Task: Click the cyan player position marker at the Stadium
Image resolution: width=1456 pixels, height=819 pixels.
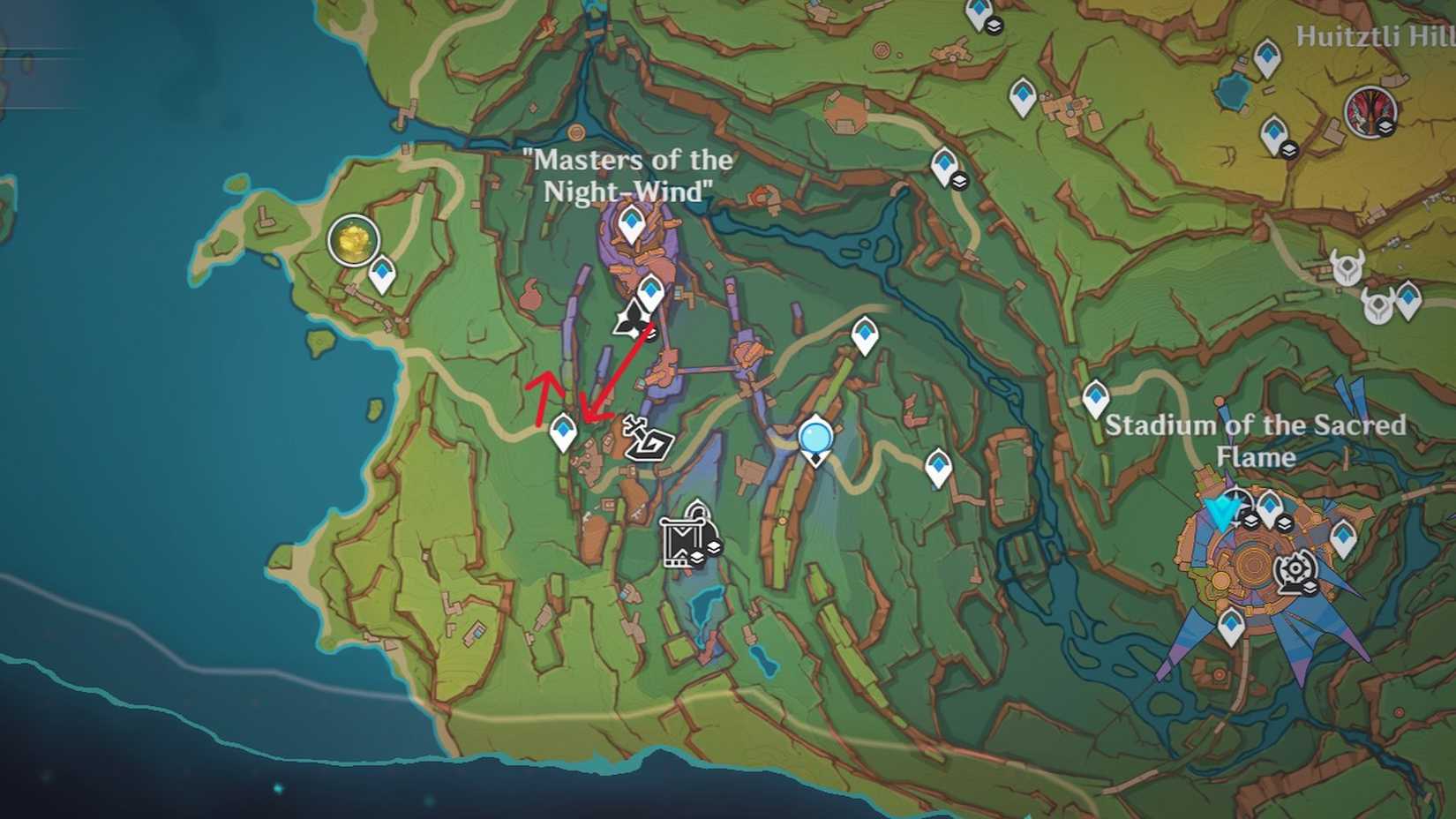Action: pos(1221,508)
